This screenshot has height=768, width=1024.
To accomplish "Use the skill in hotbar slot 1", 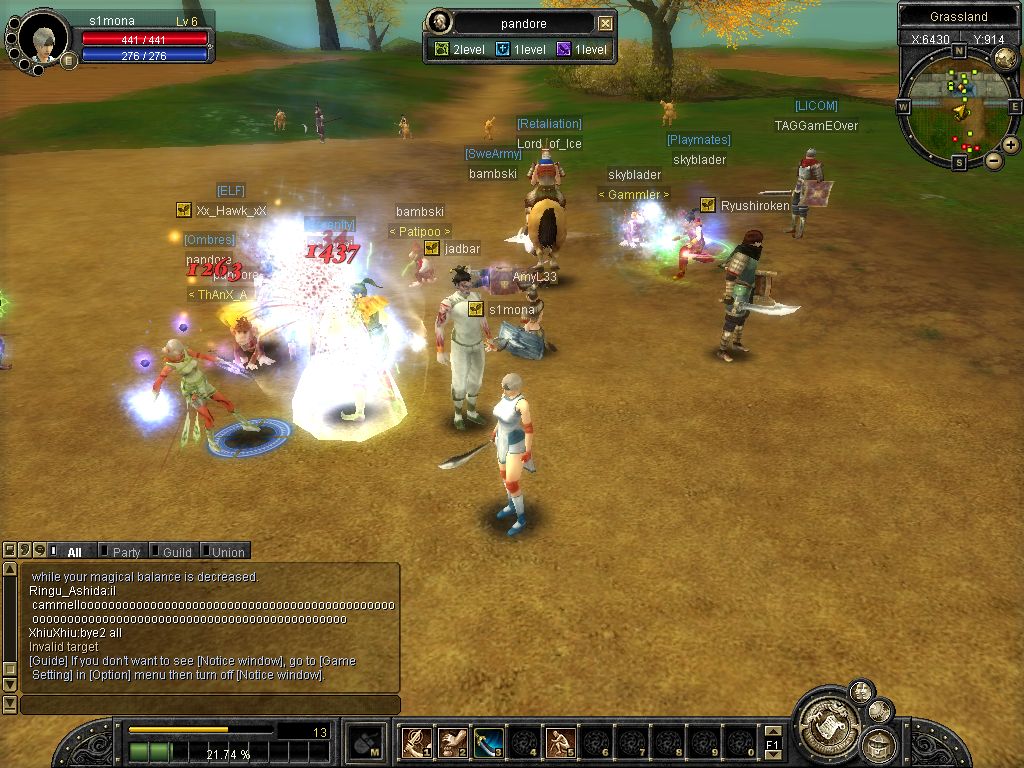I will [x=416, y=742].
